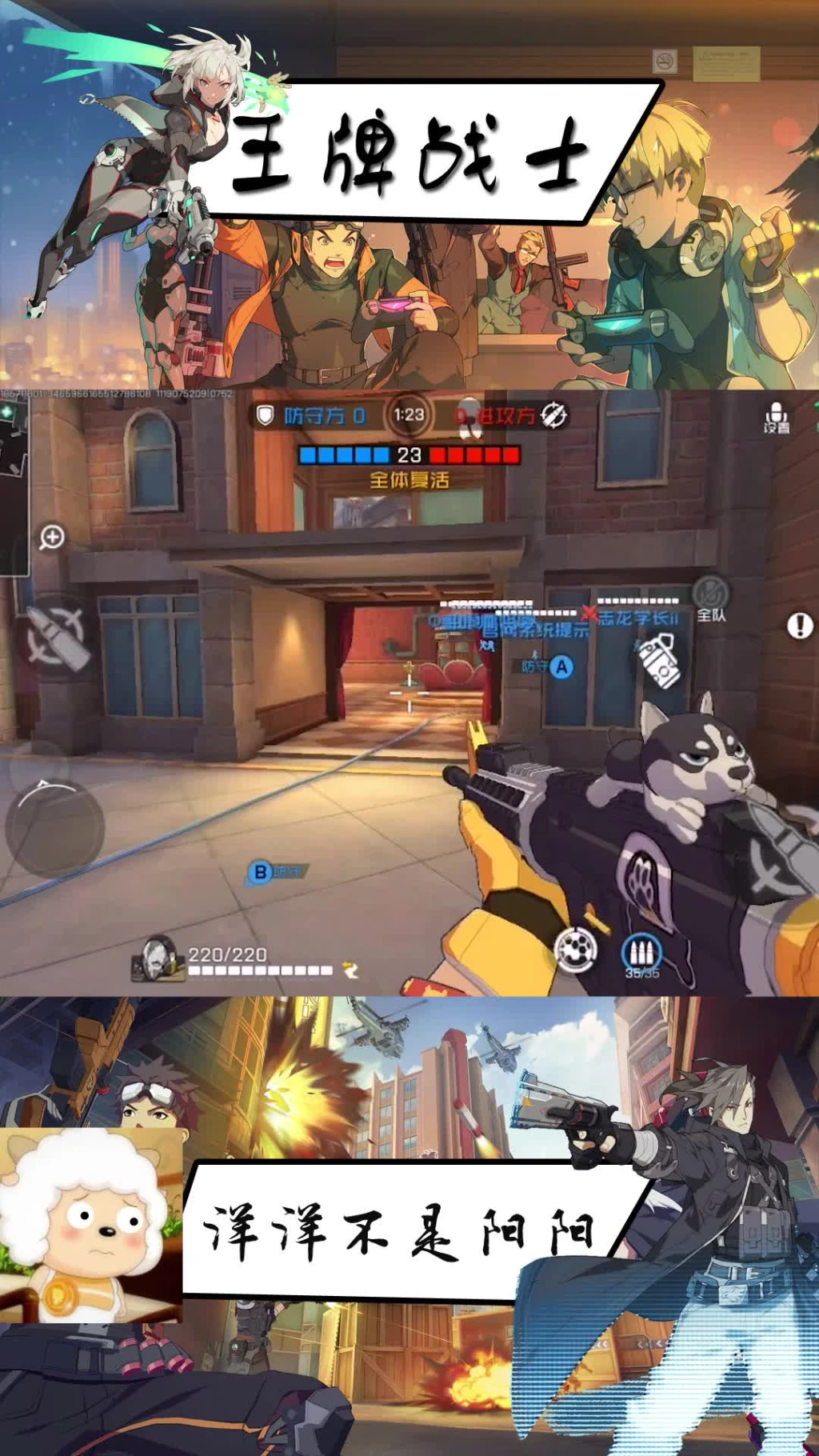Screen dimensions: 819x1456
Task: Tap the left-side bullet fire button
Action: click(55, 638)
